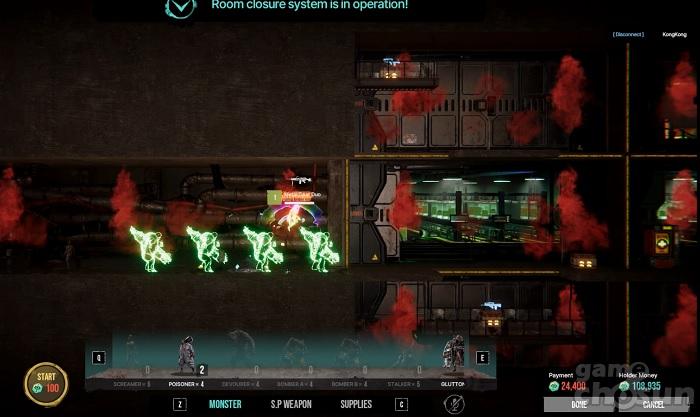Show the Supplies tab
Viewport: 700px width, 417px height.
[x=355, y=404]
